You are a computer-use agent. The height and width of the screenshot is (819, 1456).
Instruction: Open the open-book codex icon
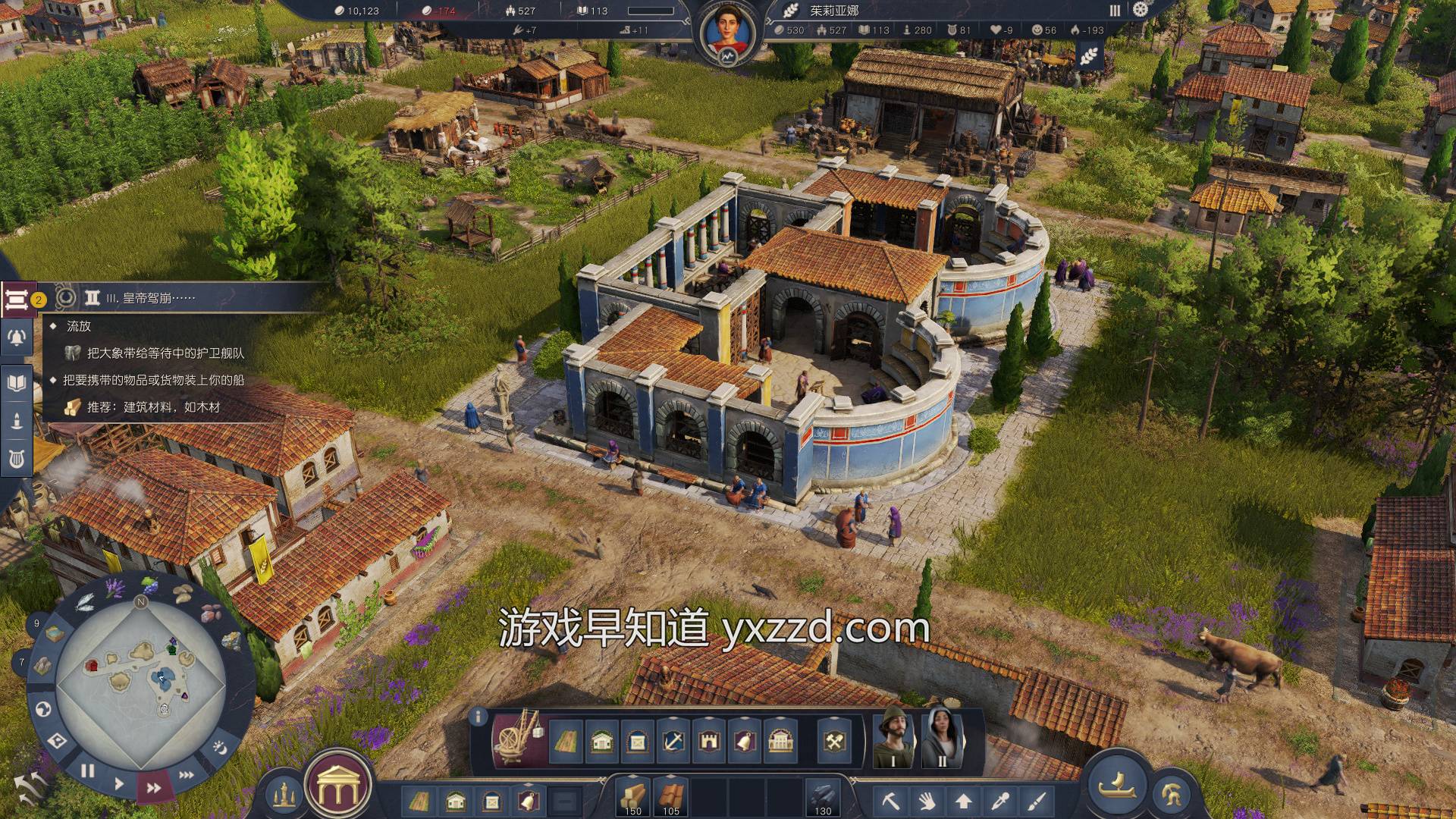16,382
